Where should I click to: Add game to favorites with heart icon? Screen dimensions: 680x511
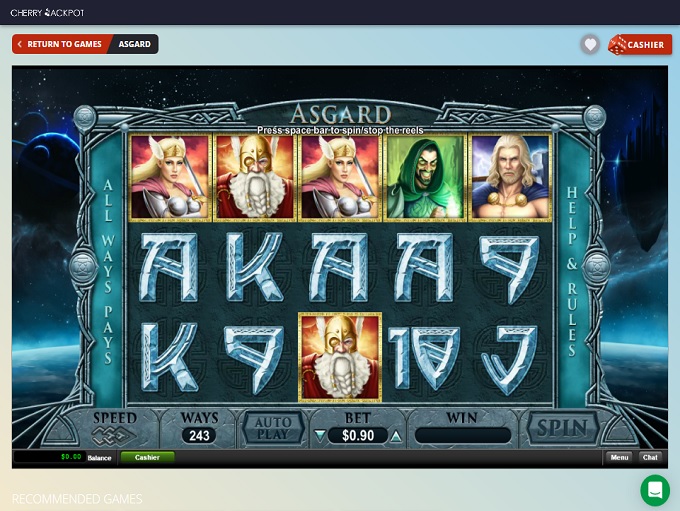[590, 44]
